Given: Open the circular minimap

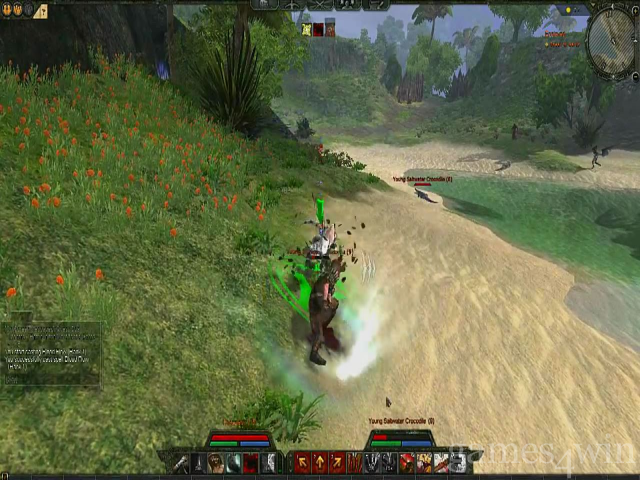Looking at the screenshot, I should [x=610, y=40].
